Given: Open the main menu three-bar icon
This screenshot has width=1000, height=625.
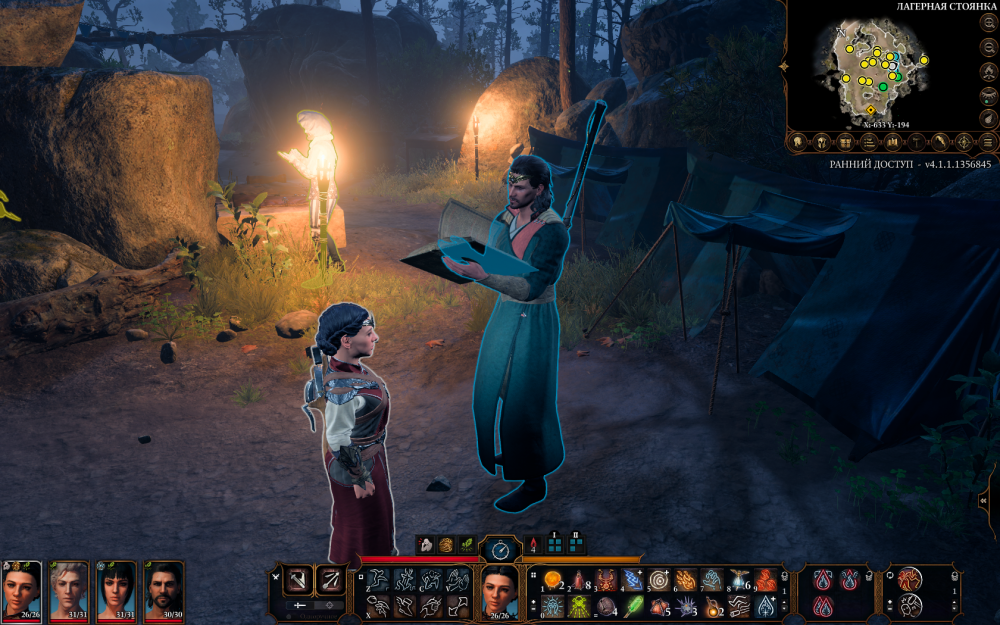Looking at the screenshot, I should click(x=989, y=141).
